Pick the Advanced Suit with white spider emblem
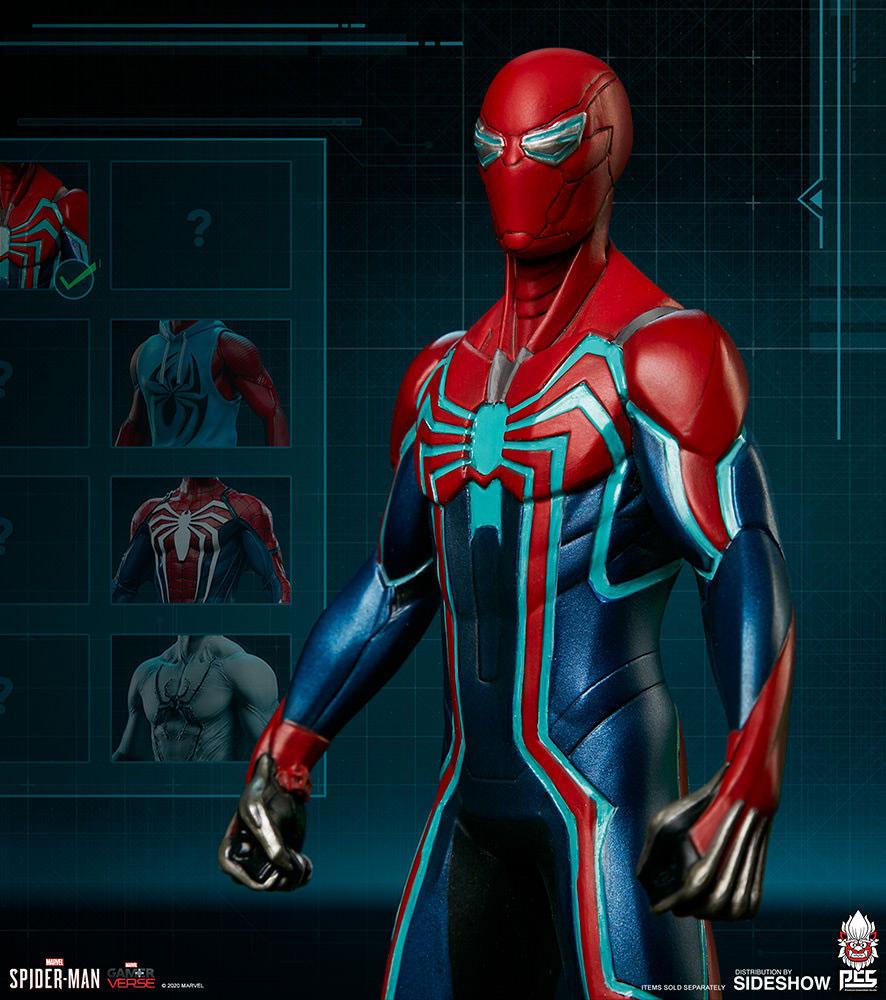 point(200,540)
